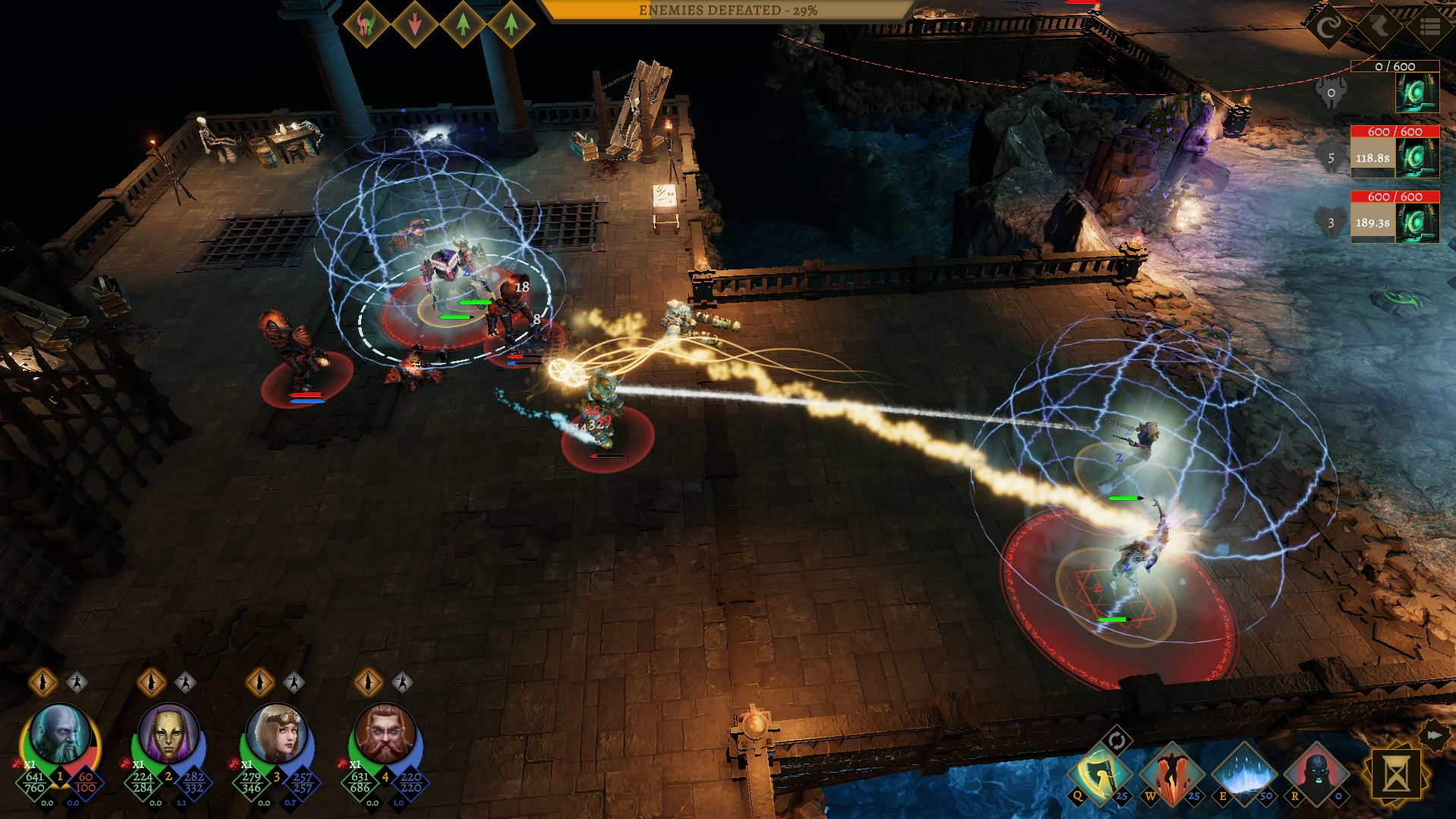The width and height of the screenshot is (1456, 819).
Task: Click the swirl icon button
Action: coord(1329,27)
